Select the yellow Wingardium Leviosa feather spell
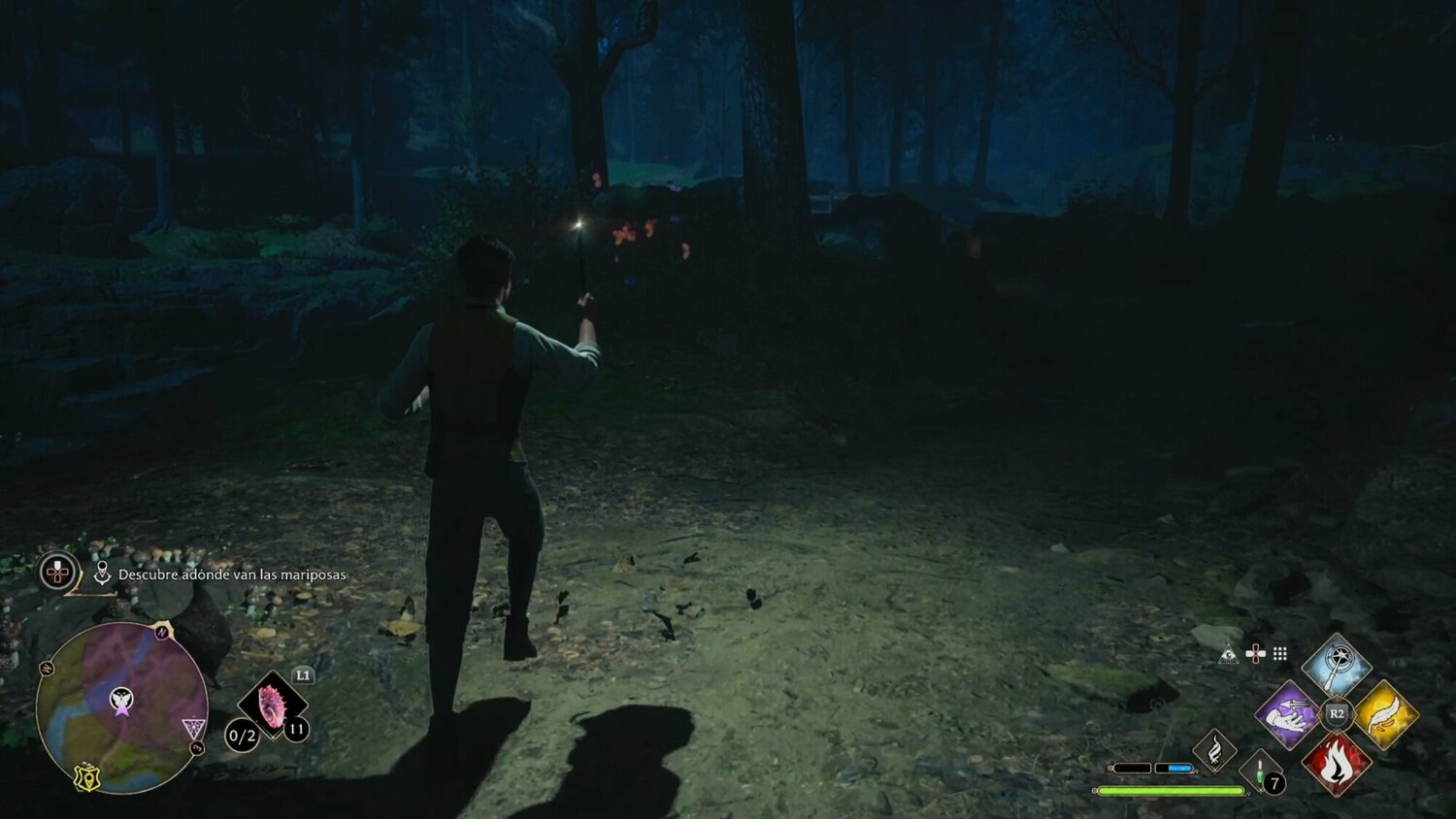 point(1388,715)
